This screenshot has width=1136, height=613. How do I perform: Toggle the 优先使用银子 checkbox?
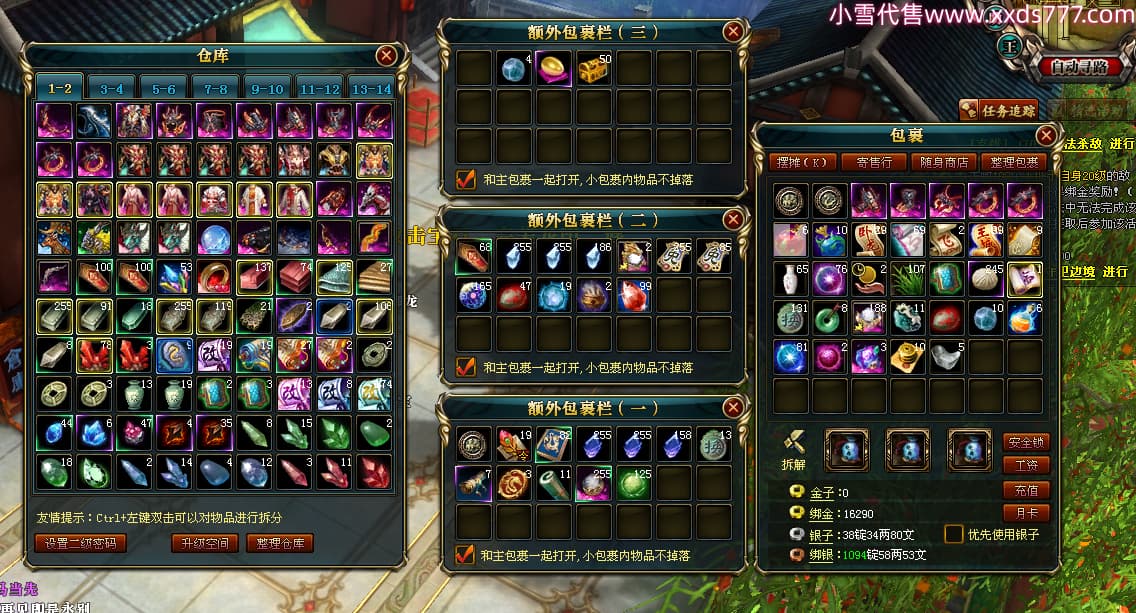(954, 534)
